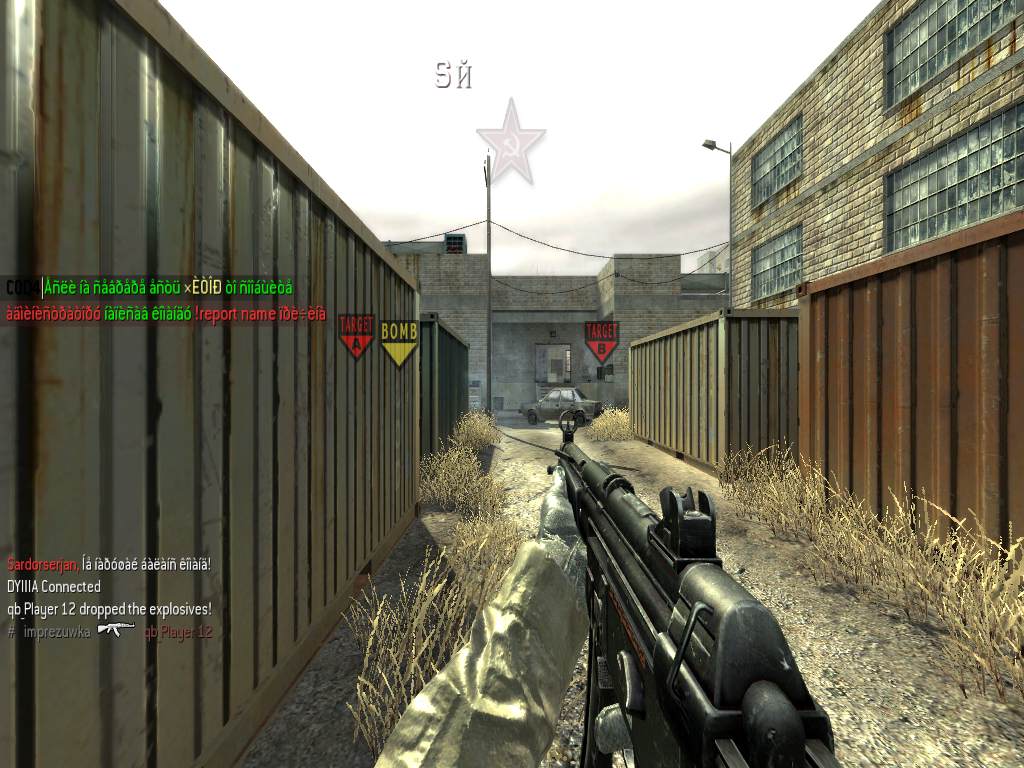Click the AK-47 icon in the kill feed
Viewport: 1024px width, 768px height.
click(116, 630)
